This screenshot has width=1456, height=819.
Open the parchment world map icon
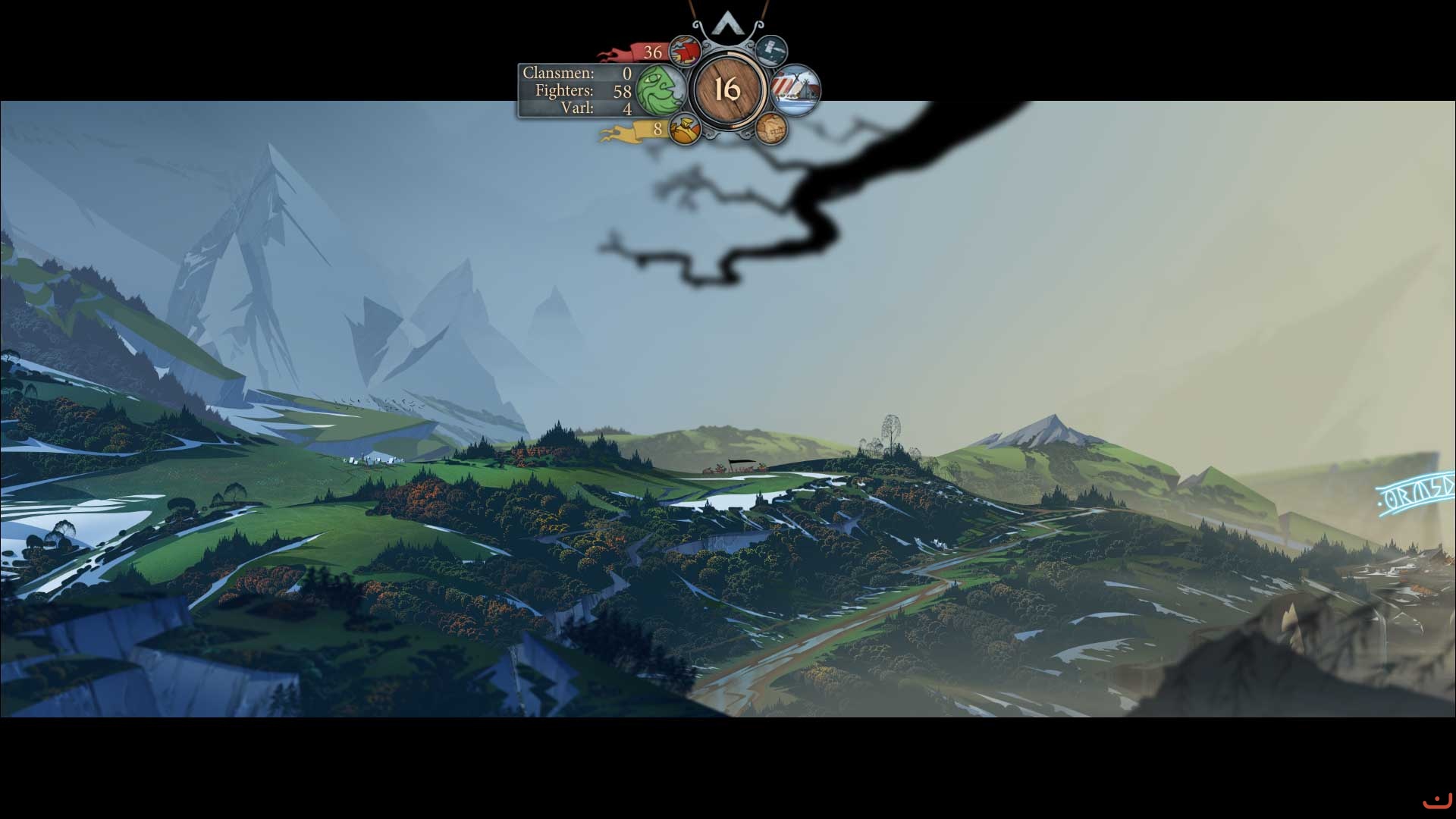pyautogui.click(x=772, y=130)
